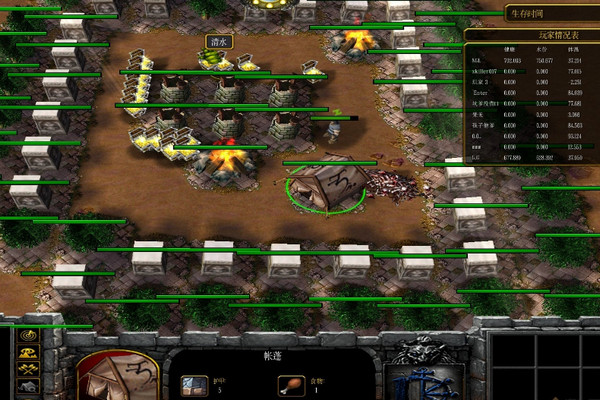Viewport: 600px width, 400px height.
Task: Click the 生存时间 timer panel
Action: (x=529, y=13)
